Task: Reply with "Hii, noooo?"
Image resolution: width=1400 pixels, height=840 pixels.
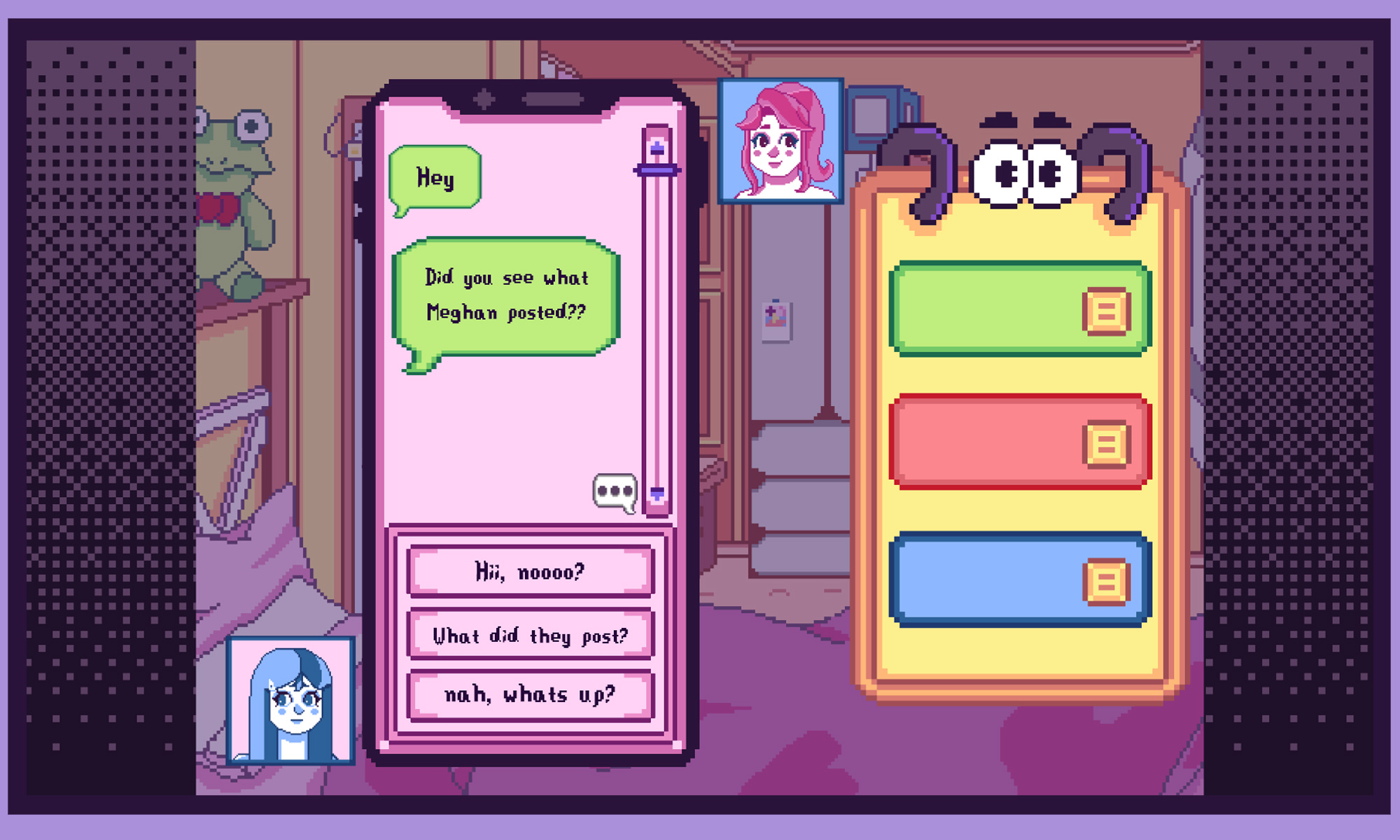Action: (530, 571)
